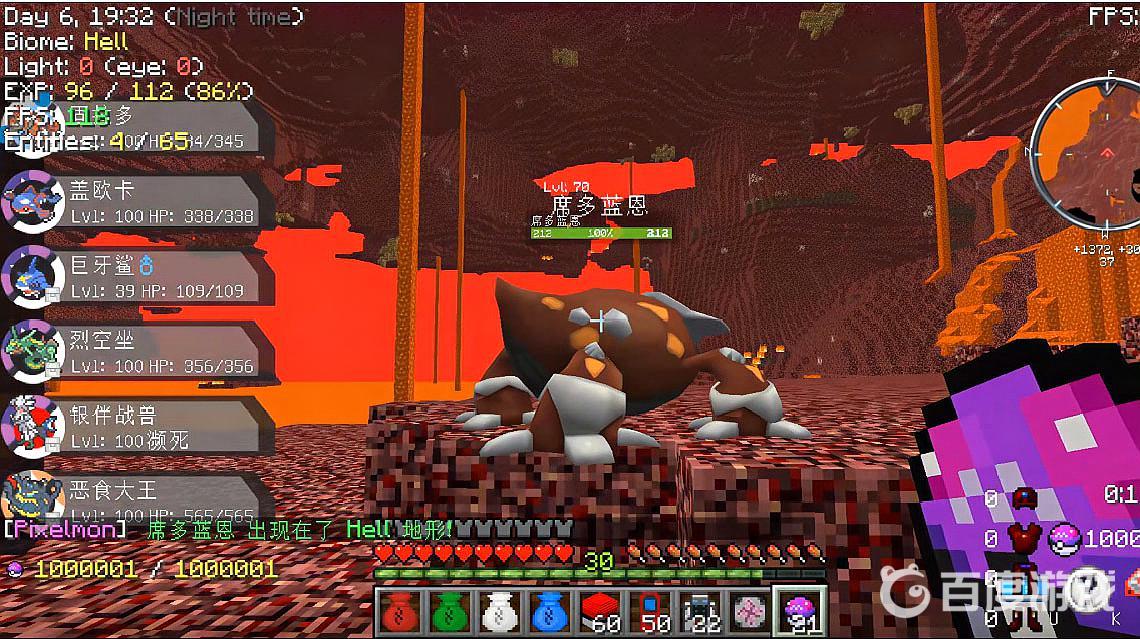Select the green pouch hotbar slot
This screenshot has height=639, width=1140.
(x=448, y=609)
